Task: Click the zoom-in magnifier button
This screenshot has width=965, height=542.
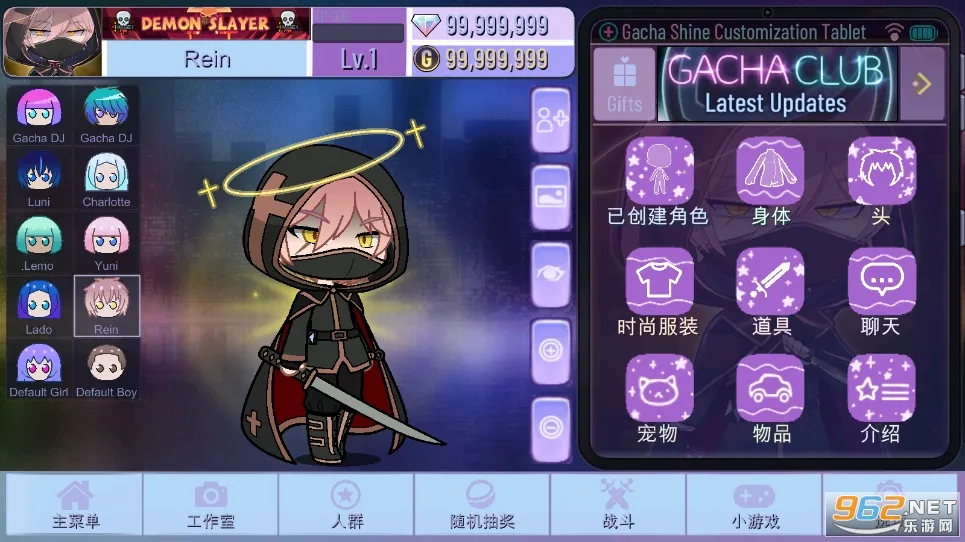Action: pos(551,351)
